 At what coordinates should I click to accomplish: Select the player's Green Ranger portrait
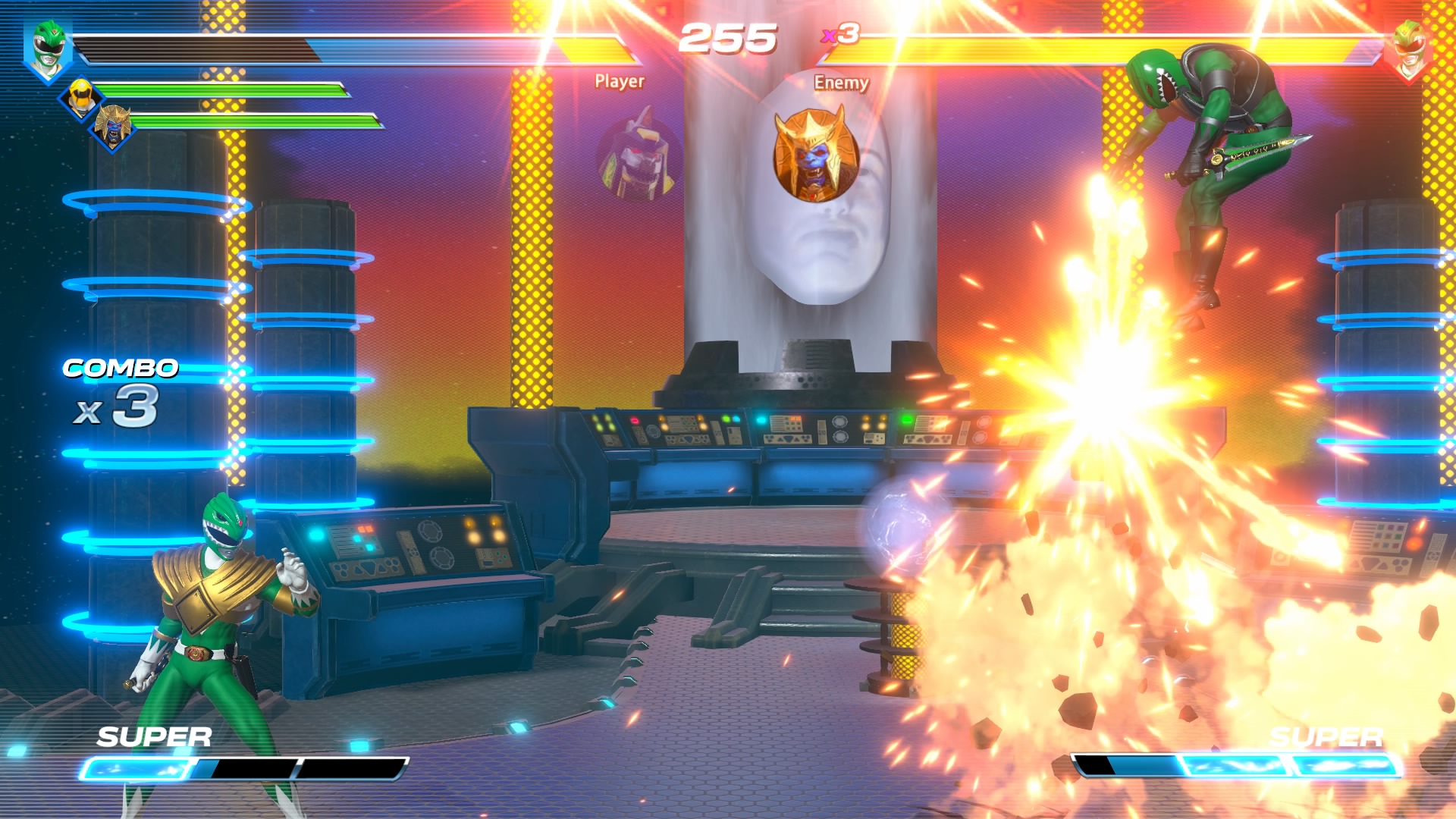pyautogui.click(x=47, y=50)
